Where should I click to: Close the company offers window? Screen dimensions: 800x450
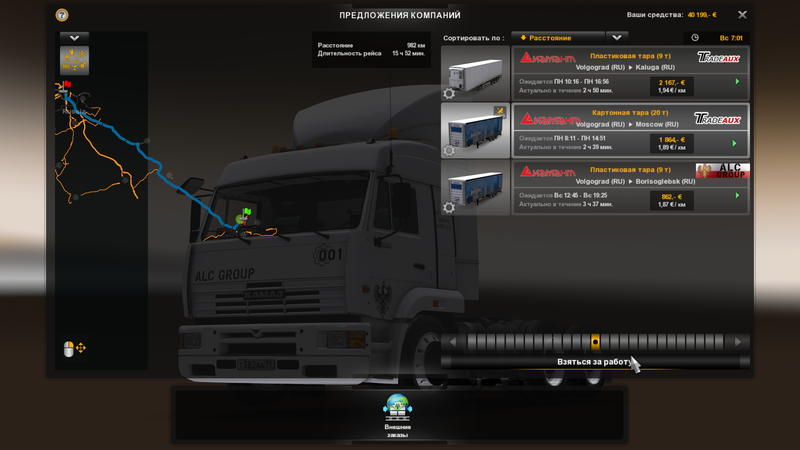pyautogui.click(x=742, y=15)
